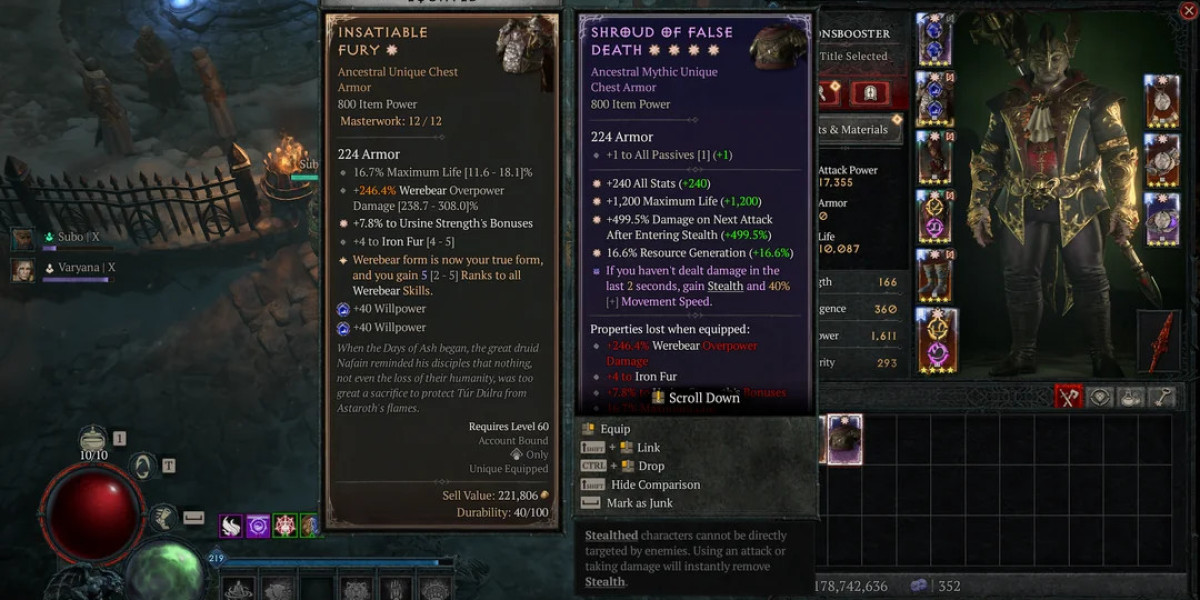Open the key-icon inventory tab
Image resolution: width=1200 pixels, height=600 pixels.
(x=1162, y=397)
